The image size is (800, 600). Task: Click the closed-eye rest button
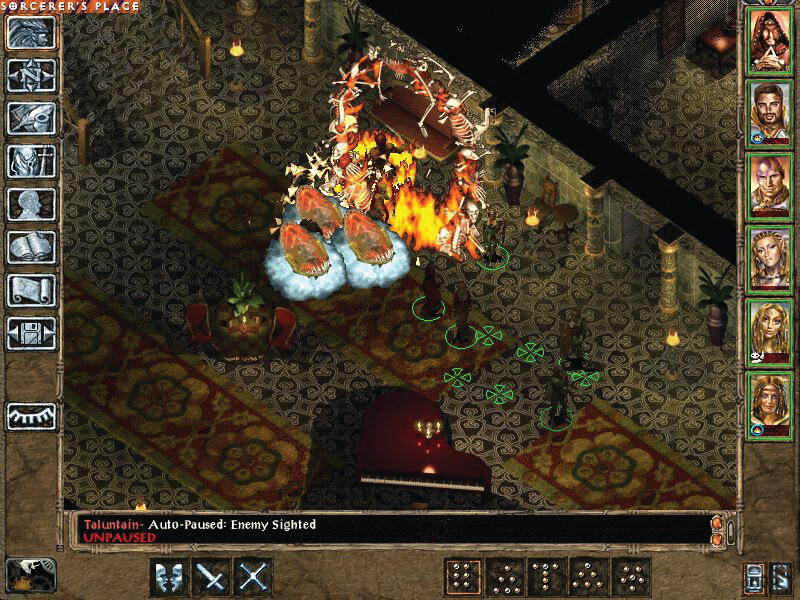32,415
